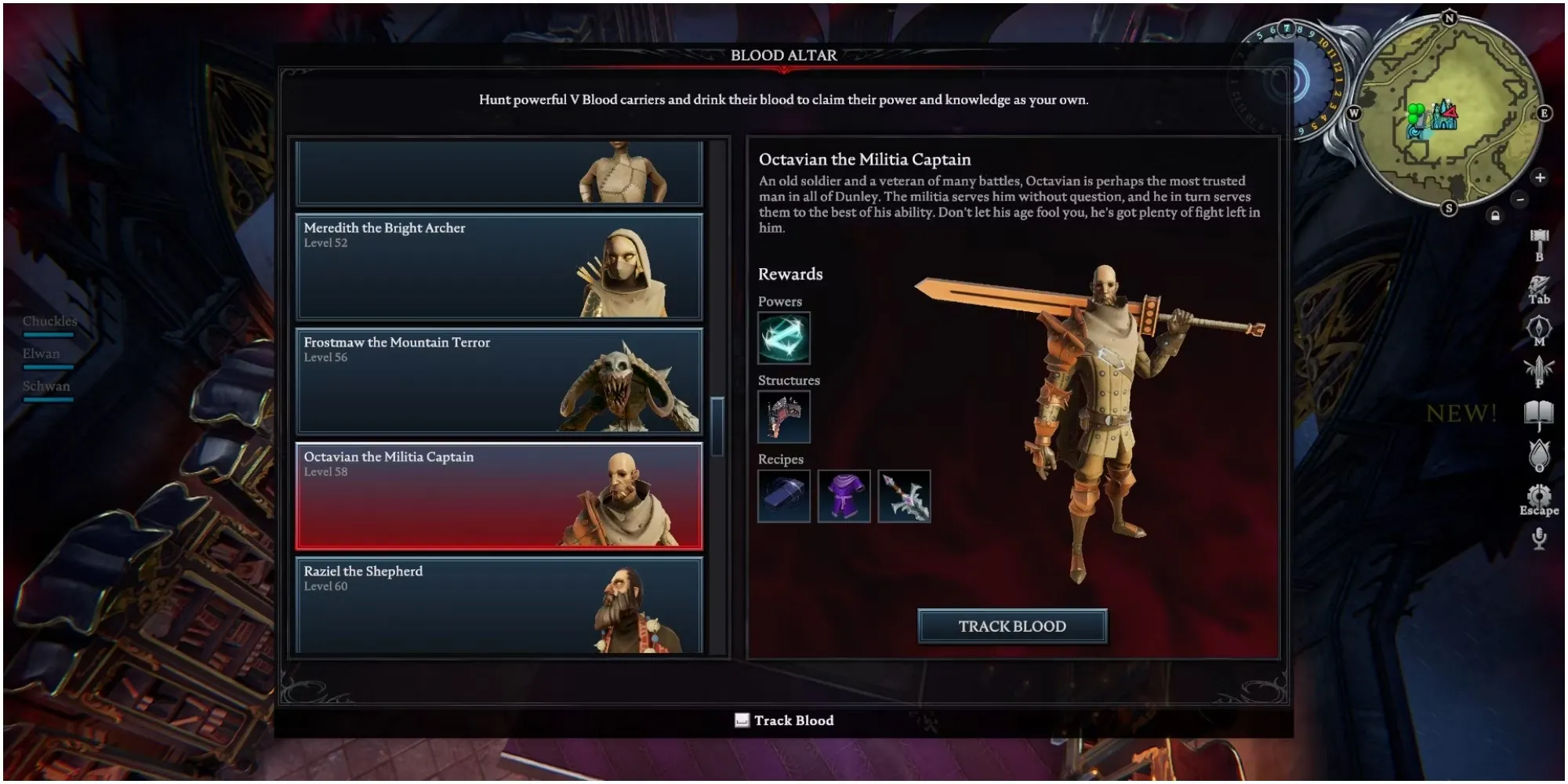
Task: Click the boss list scrollbar handle
Action: pyautogui.click(x=717, y=425)
